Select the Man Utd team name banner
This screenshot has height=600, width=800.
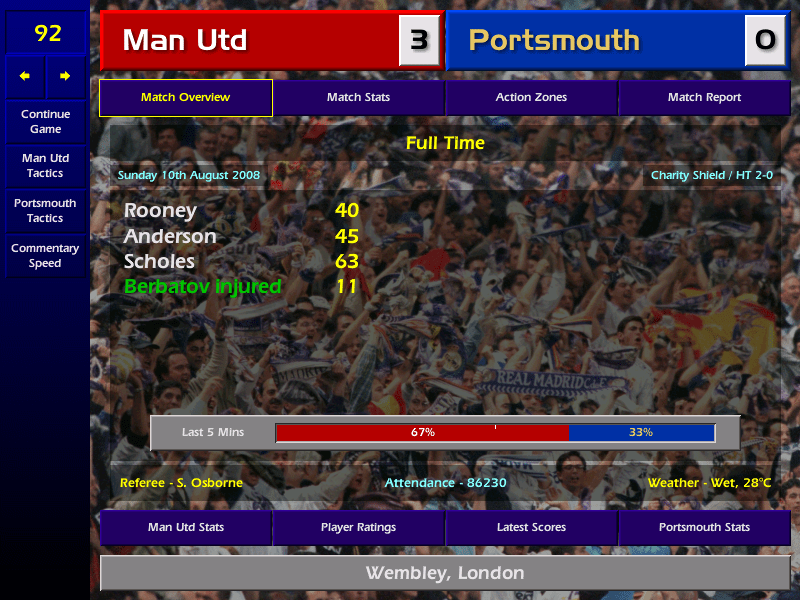pos(250,41)
